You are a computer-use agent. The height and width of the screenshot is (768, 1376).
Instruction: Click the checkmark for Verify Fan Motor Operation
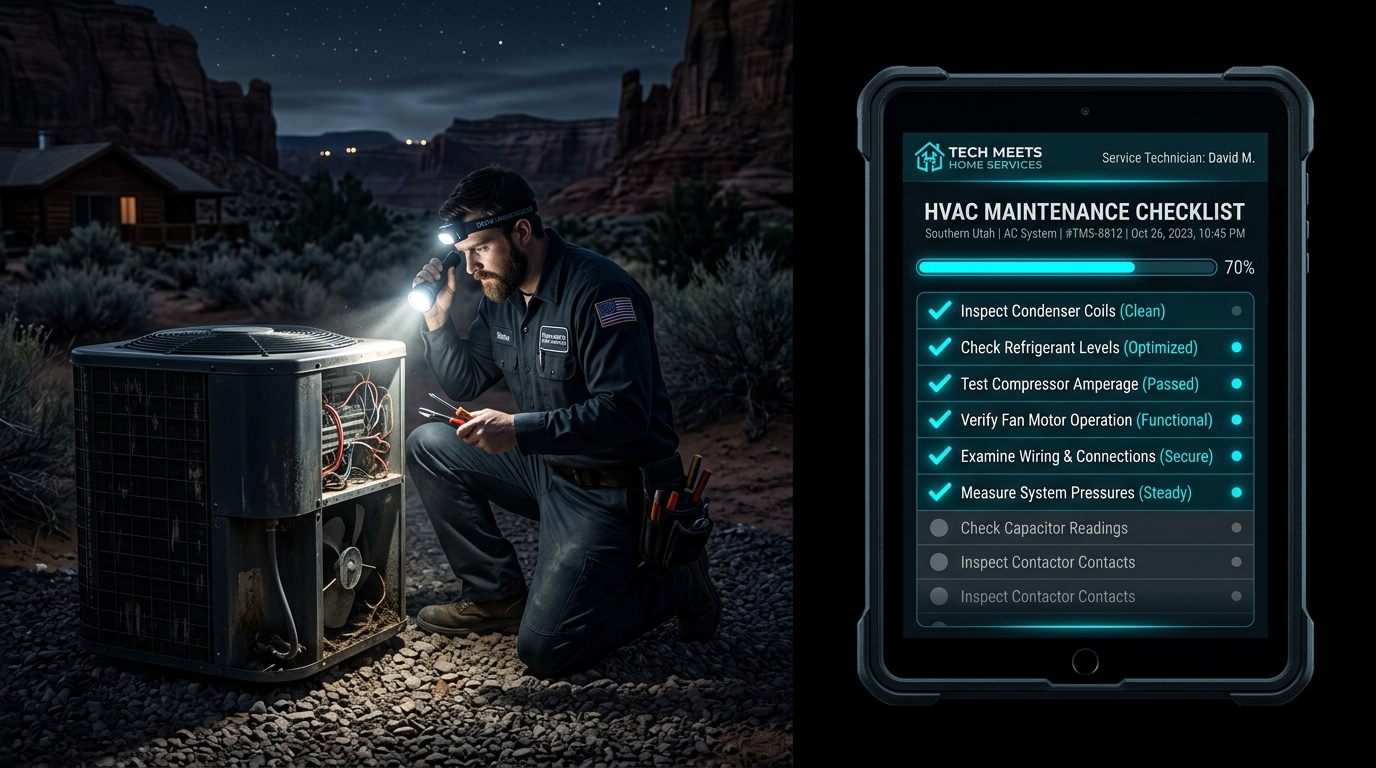[x=938, y=420]
